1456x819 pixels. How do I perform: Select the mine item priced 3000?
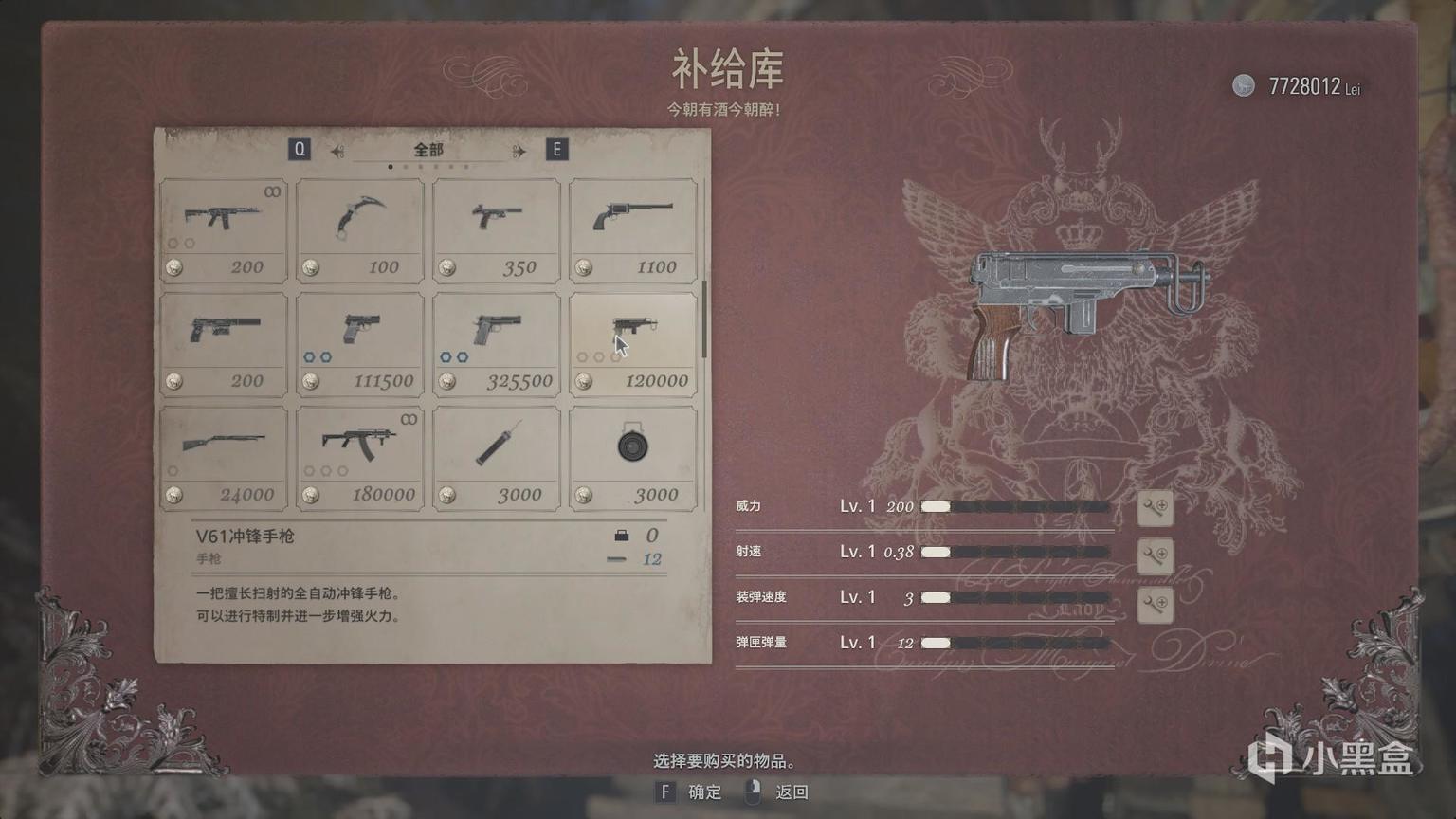click(x=632, y=455)
